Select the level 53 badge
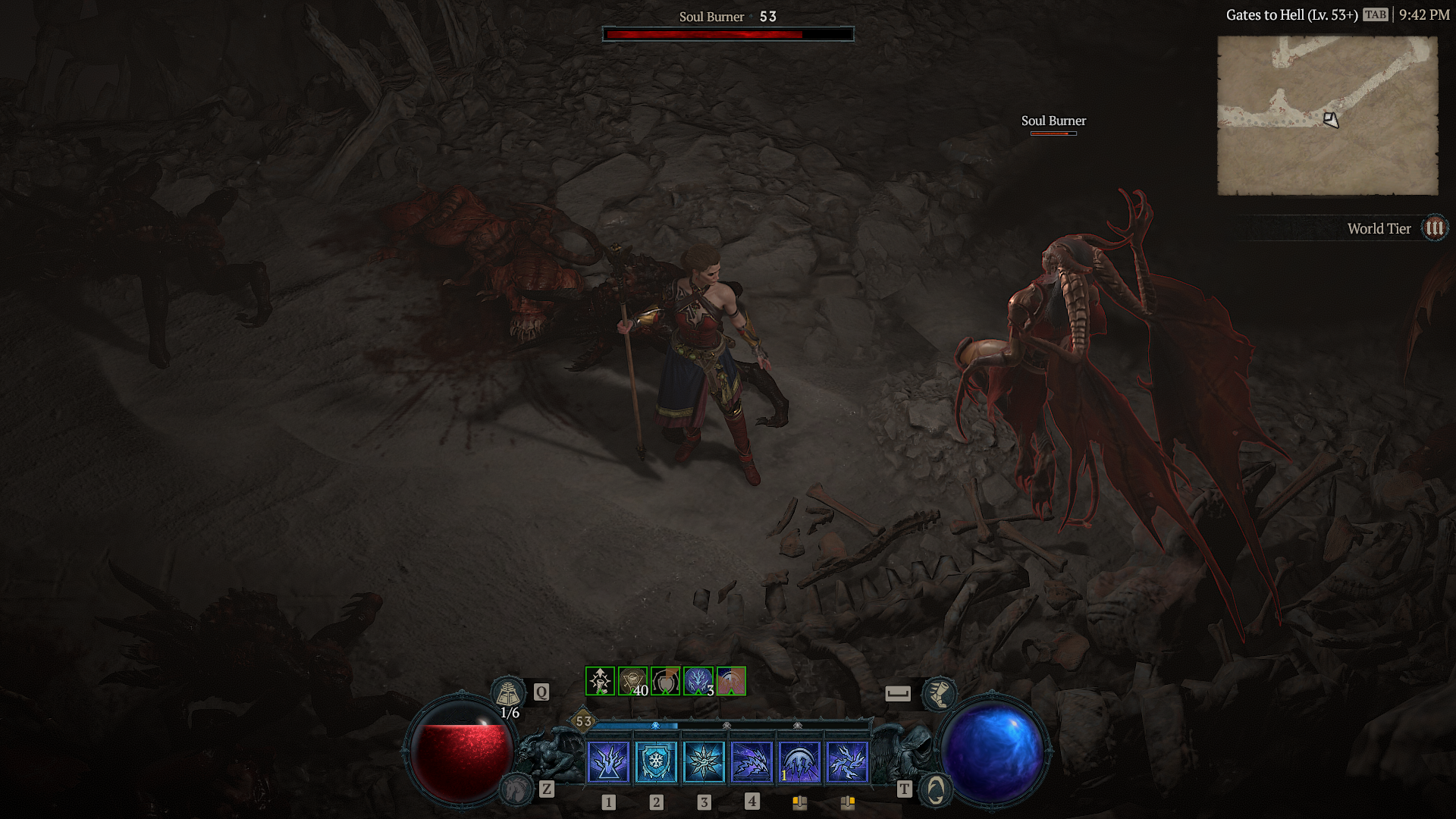This screenshot has width=1456, height=819. pos(583,721)
